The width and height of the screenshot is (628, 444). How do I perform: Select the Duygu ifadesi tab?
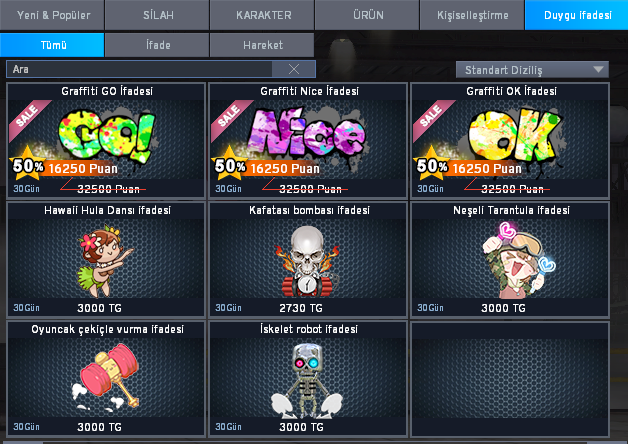[576, 16]
